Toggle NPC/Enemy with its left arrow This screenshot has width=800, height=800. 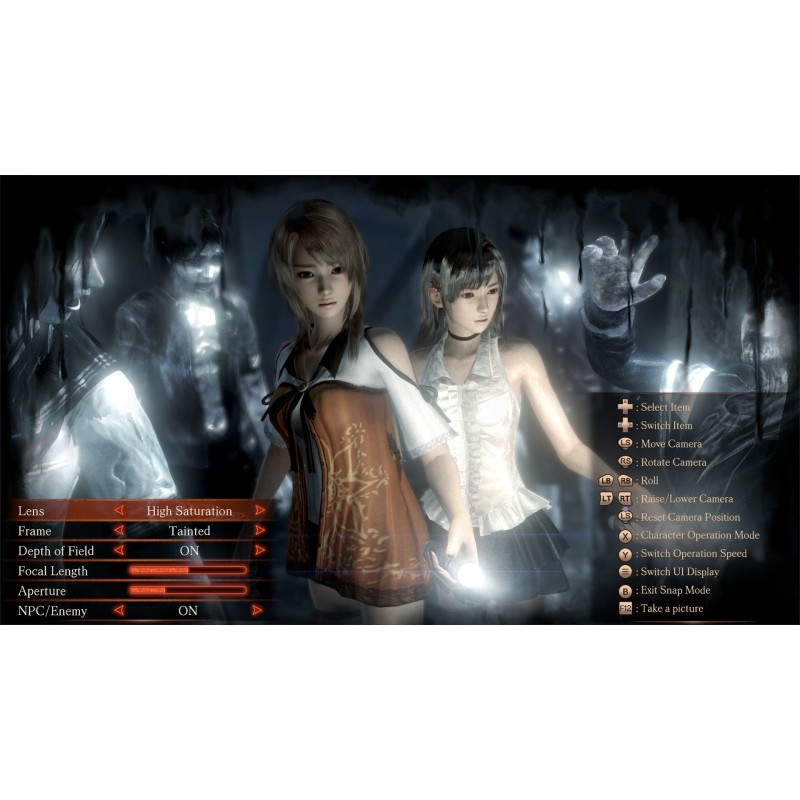pyautogui.click(x=119, y=611)
